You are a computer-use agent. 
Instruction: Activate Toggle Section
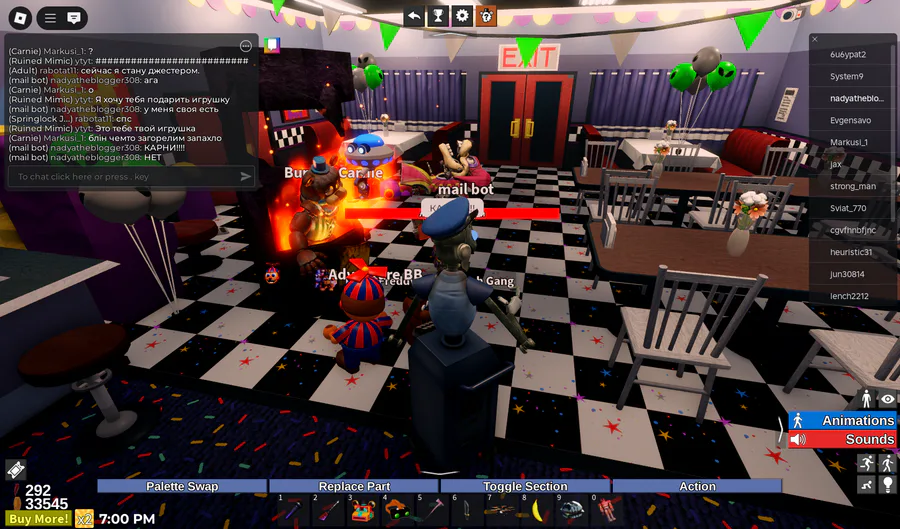click(x=525, y=487)
